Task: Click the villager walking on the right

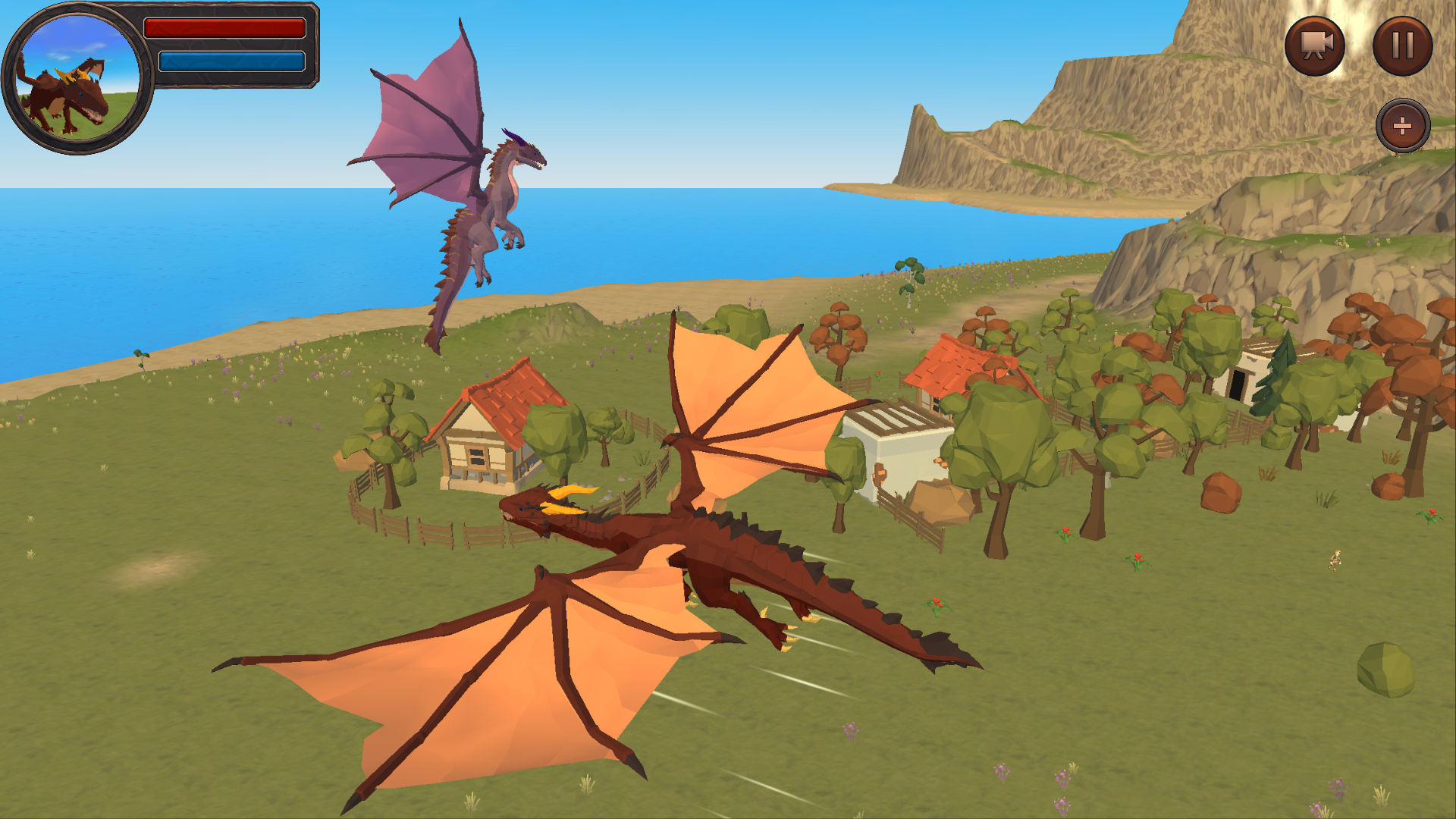Action: click(x=1336, y=560)
